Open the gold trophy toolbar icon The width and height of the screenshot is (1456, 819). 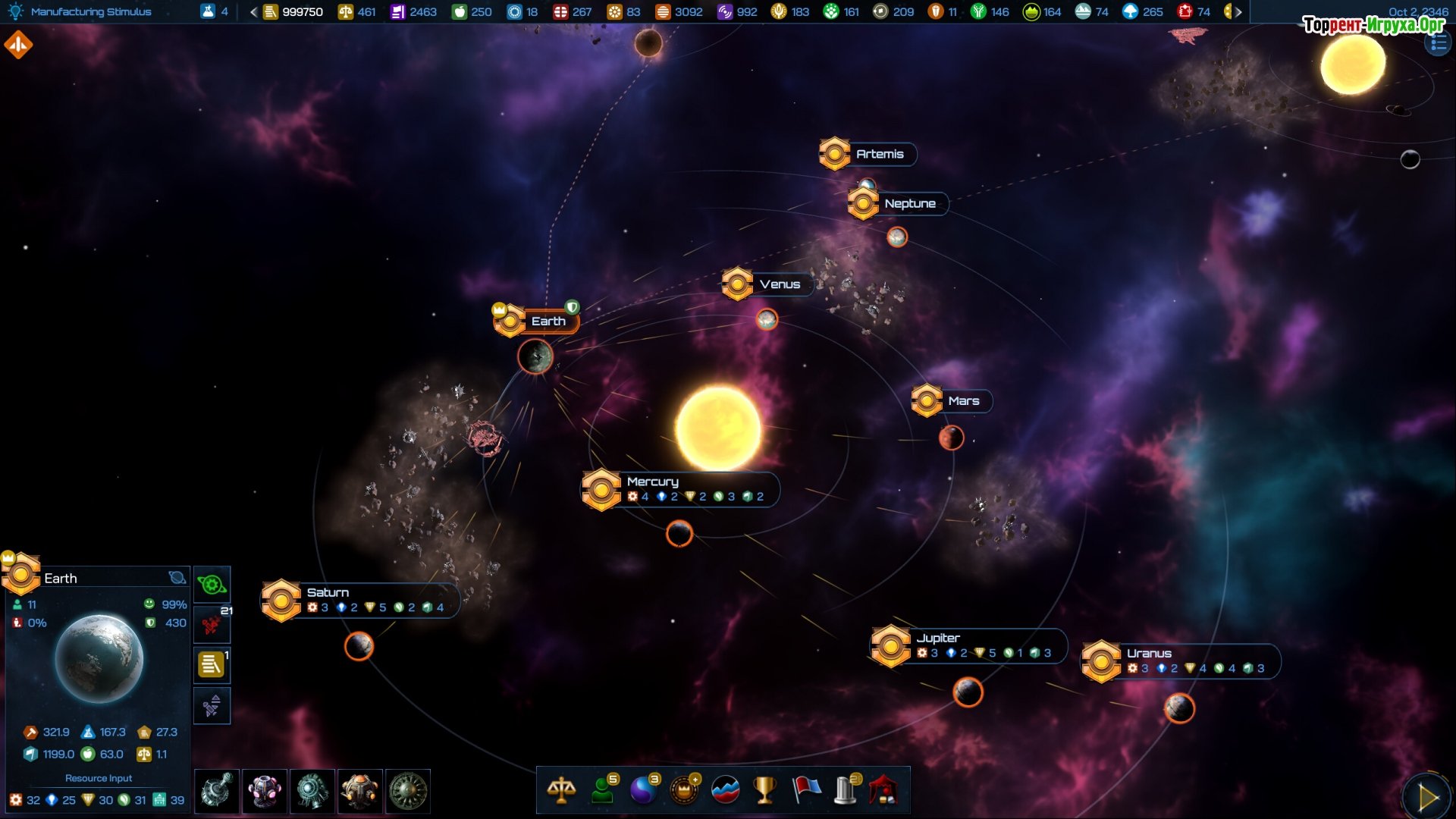[764, 790]
